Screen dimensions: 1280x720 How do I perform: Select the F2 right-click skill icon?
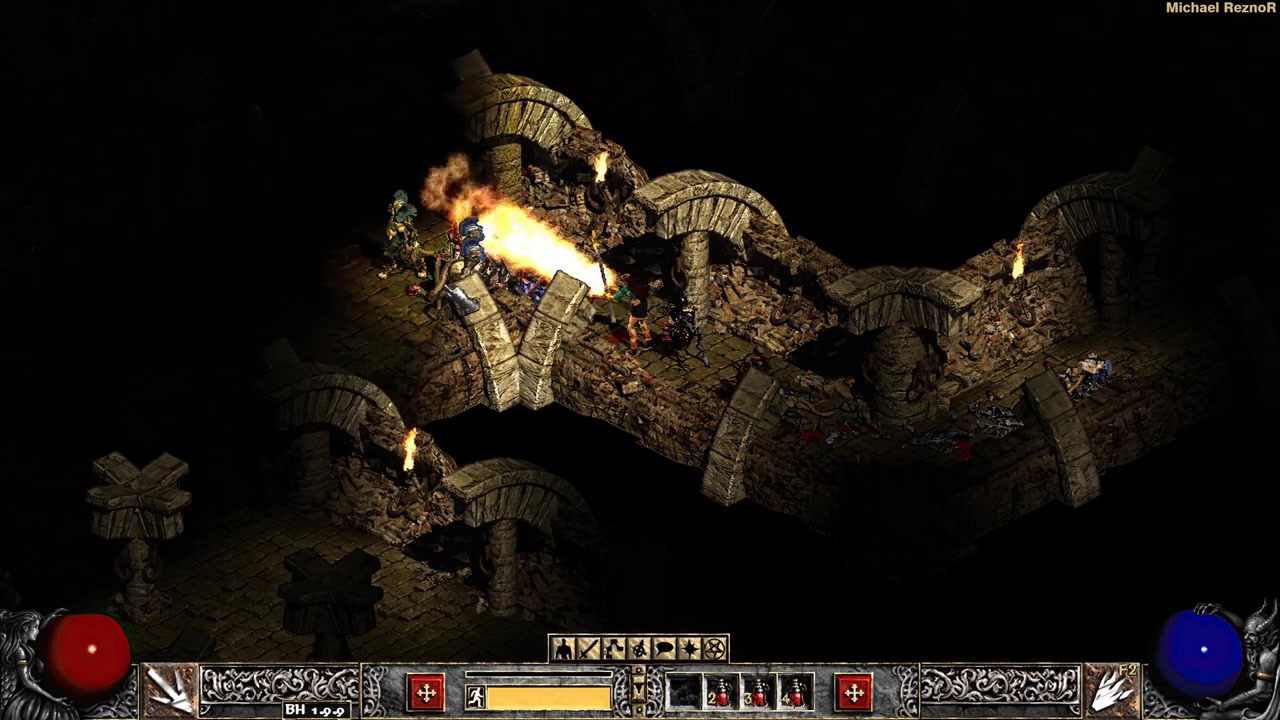[1111, 689]
